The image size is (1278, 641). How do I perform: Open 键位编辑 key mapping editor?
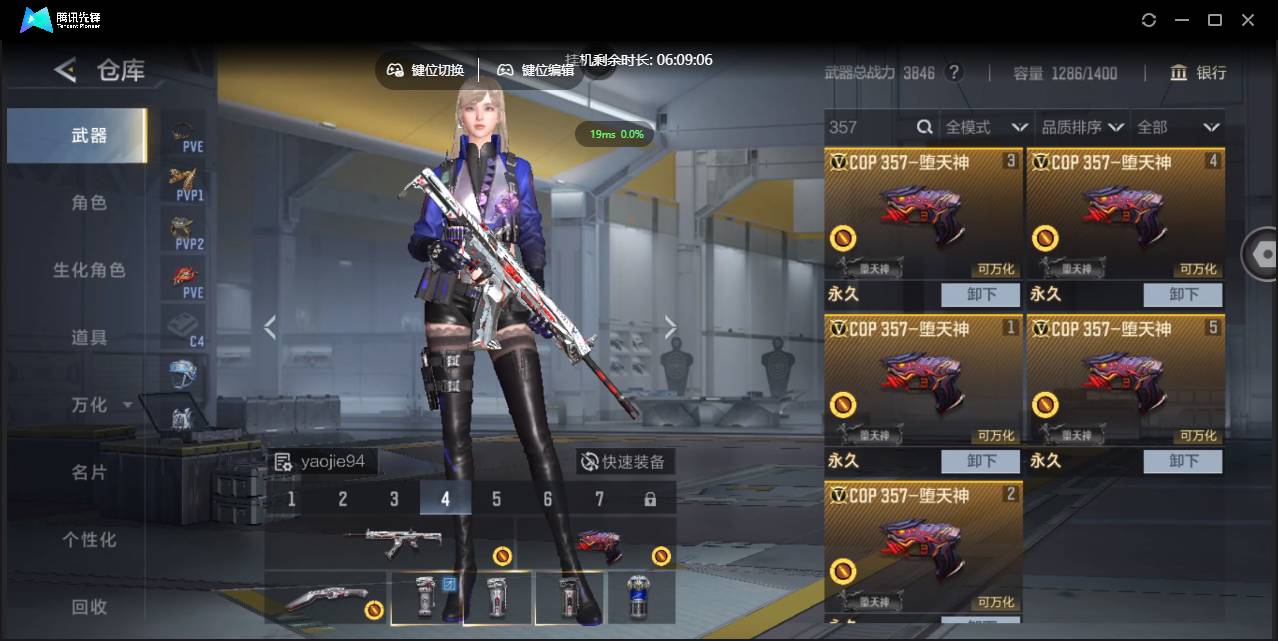point(537,70)
